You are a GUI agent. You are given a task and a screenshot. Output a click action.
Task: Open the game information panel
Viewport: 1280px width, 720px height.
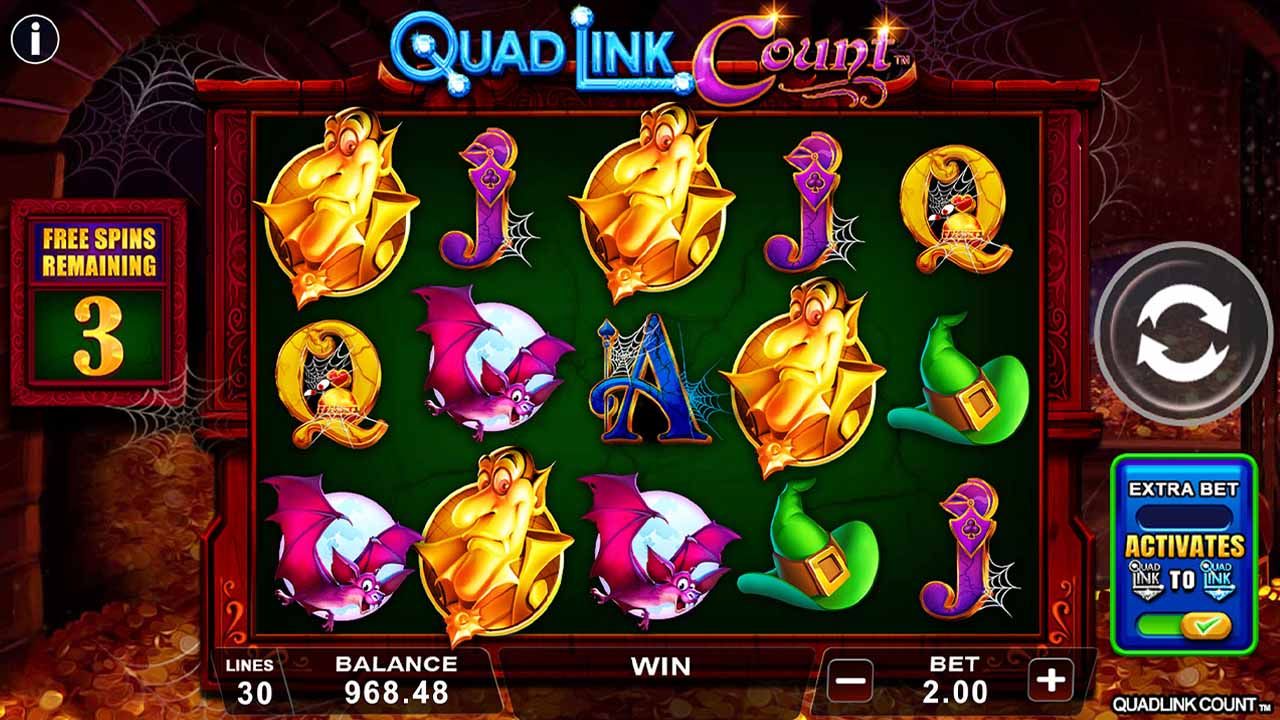pyautogui.click(x=37, y=39)
